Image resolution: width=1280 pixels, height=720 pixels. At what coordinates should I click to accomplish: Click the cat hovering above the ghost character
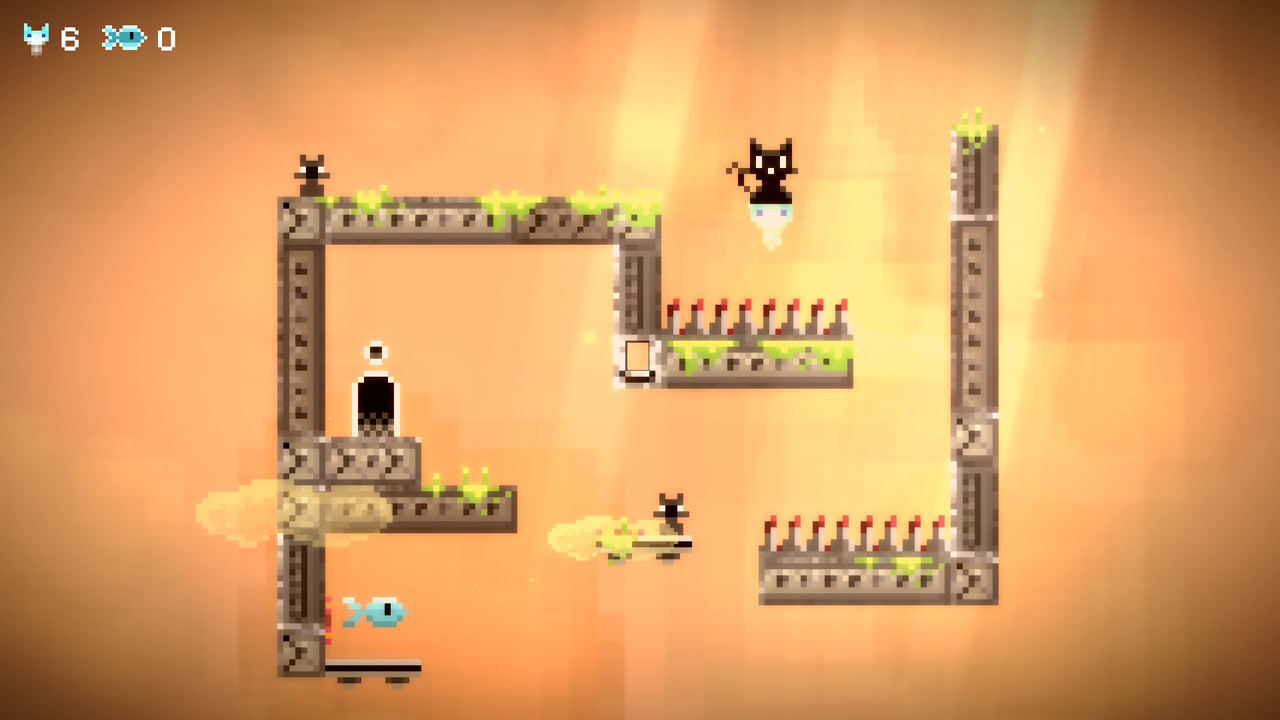770,172
